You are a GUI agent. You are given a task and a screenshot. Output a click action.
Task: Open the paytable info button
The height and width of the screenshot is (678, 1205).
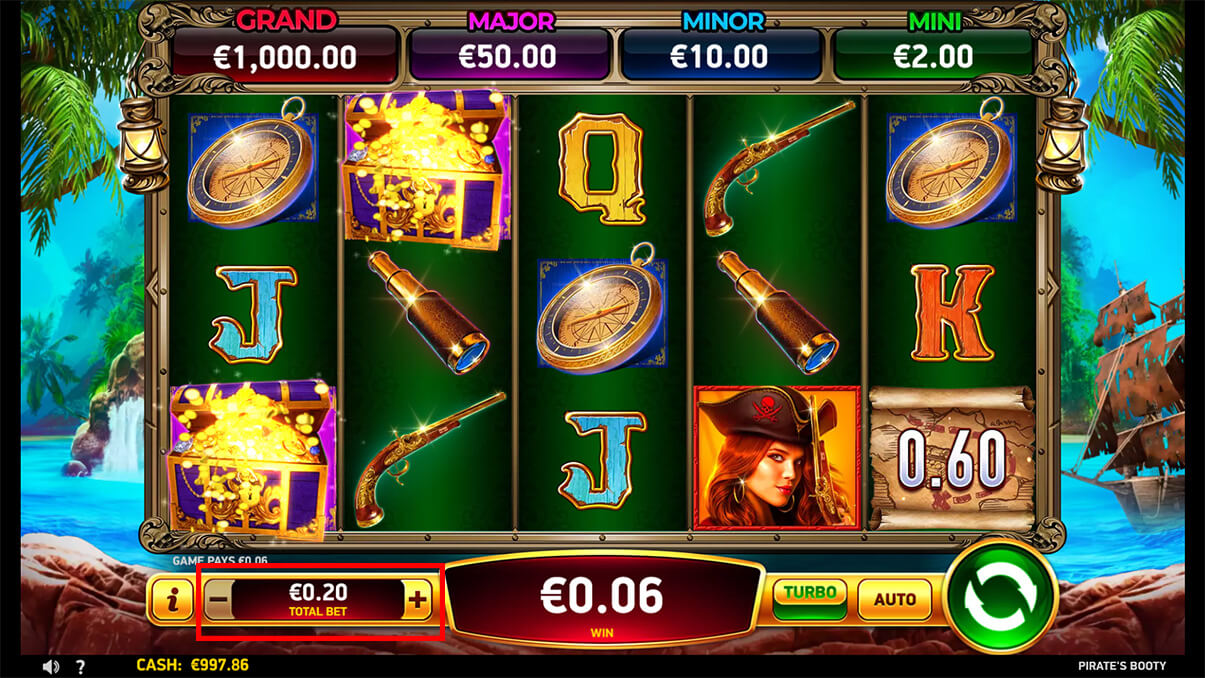tap(174, 600)
